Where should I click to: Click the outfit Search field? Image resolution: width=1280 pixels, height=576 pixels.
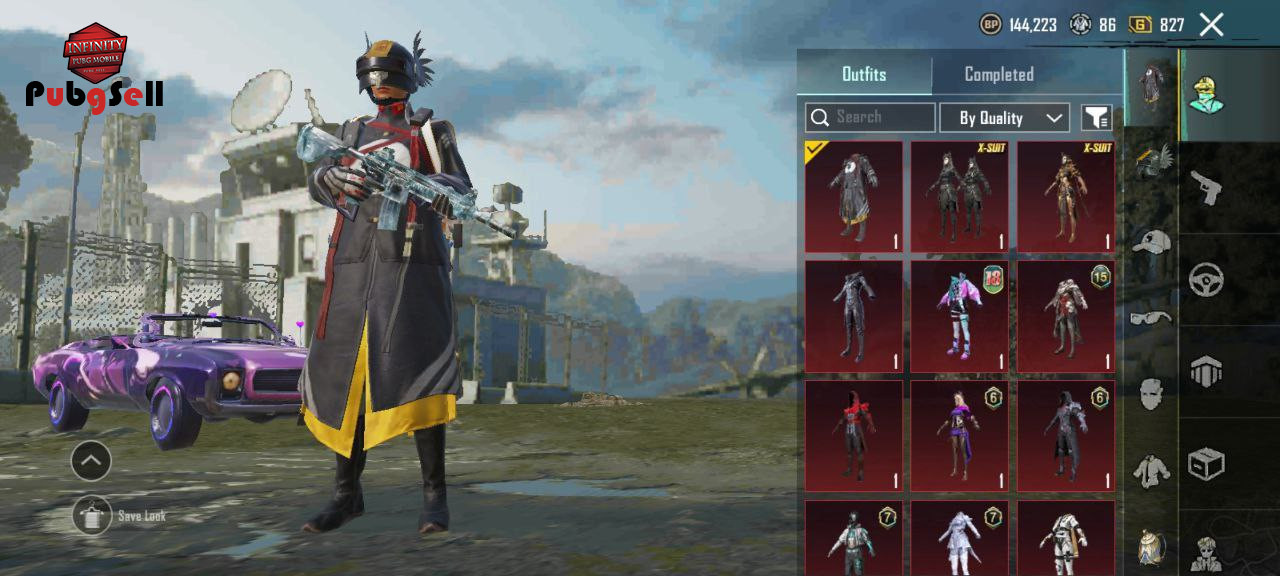(871, 118)
